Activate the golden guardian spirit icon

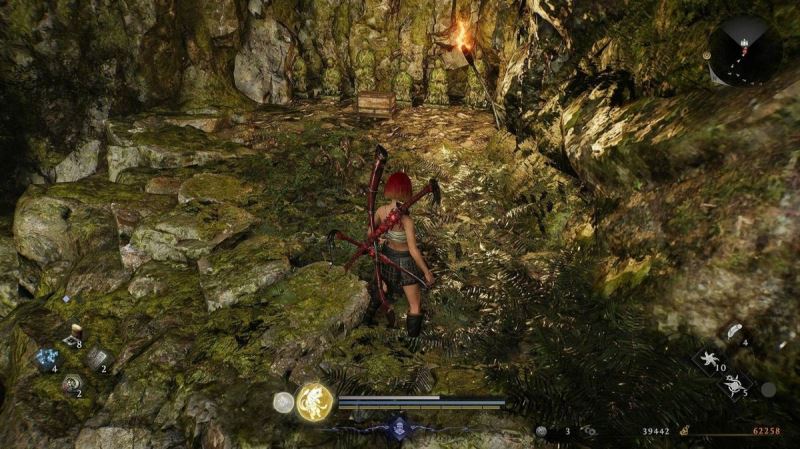[x=315, y=401]
